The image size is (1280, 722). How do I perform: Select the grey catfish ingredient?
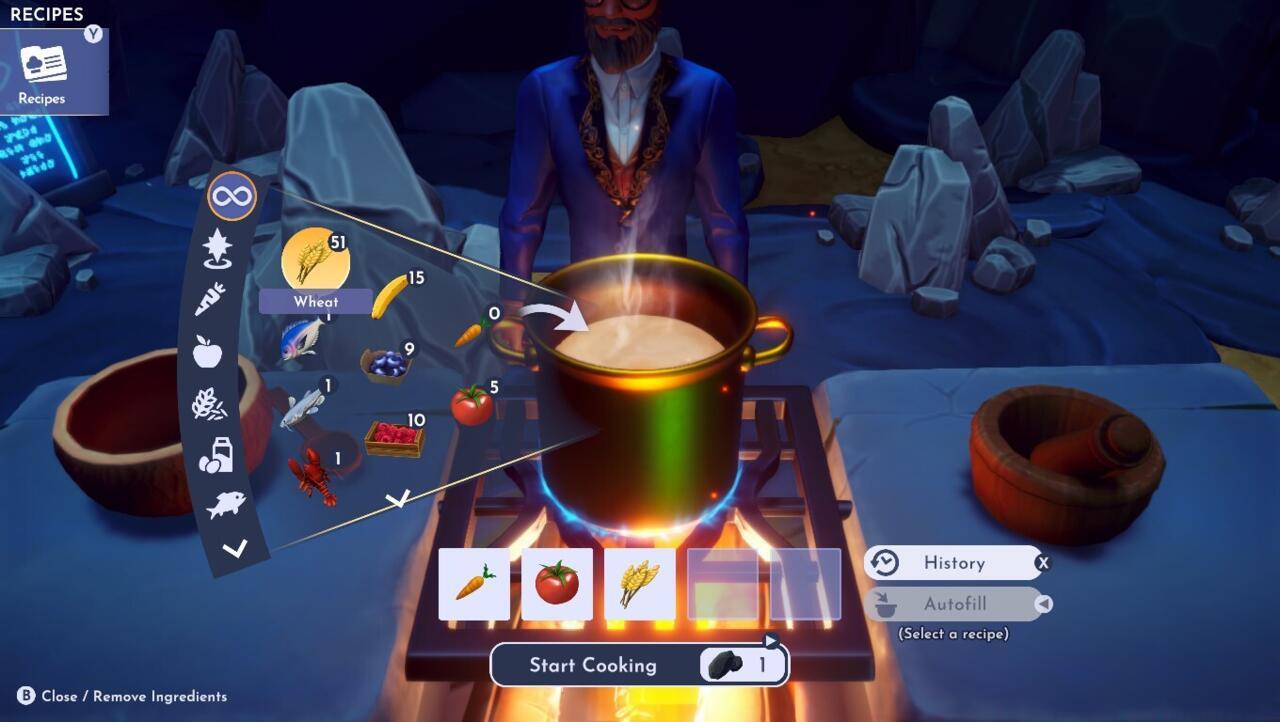[x=302, y=407]
